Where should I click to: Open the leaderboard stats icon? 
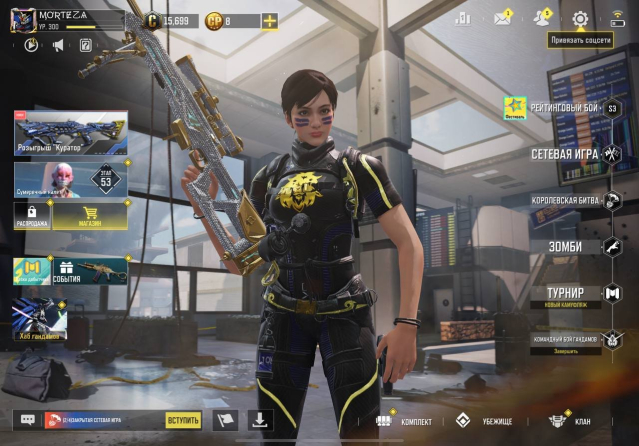tap(462, 18)
